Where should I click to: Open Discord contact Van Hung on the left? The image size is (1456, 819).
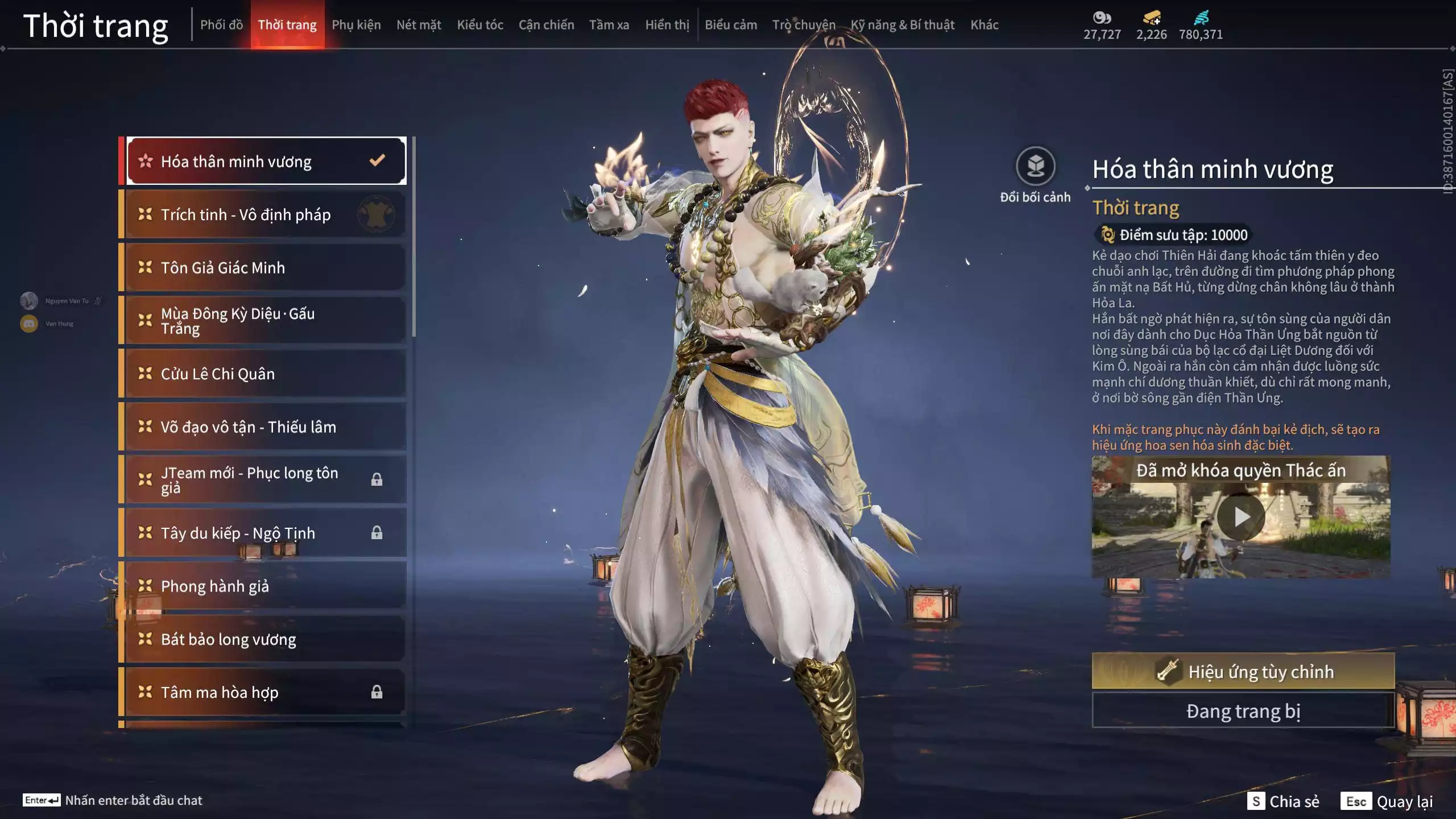tap(28, 323)
